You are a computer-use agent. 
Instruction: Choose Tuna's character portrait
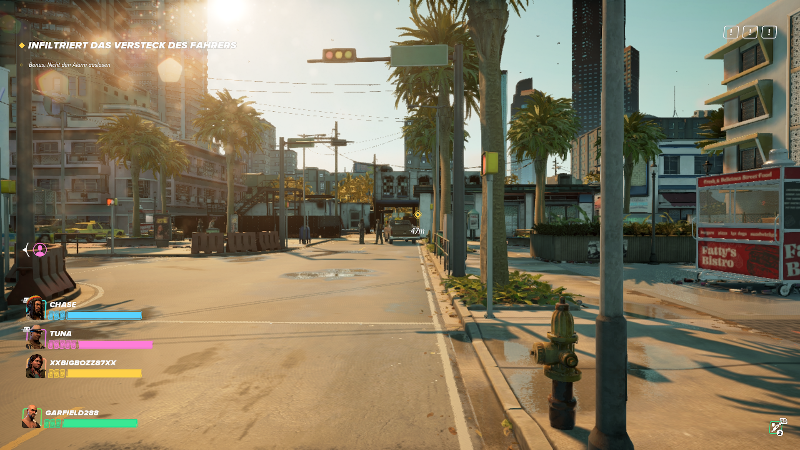pyautogui.click(x=35, y=336)
